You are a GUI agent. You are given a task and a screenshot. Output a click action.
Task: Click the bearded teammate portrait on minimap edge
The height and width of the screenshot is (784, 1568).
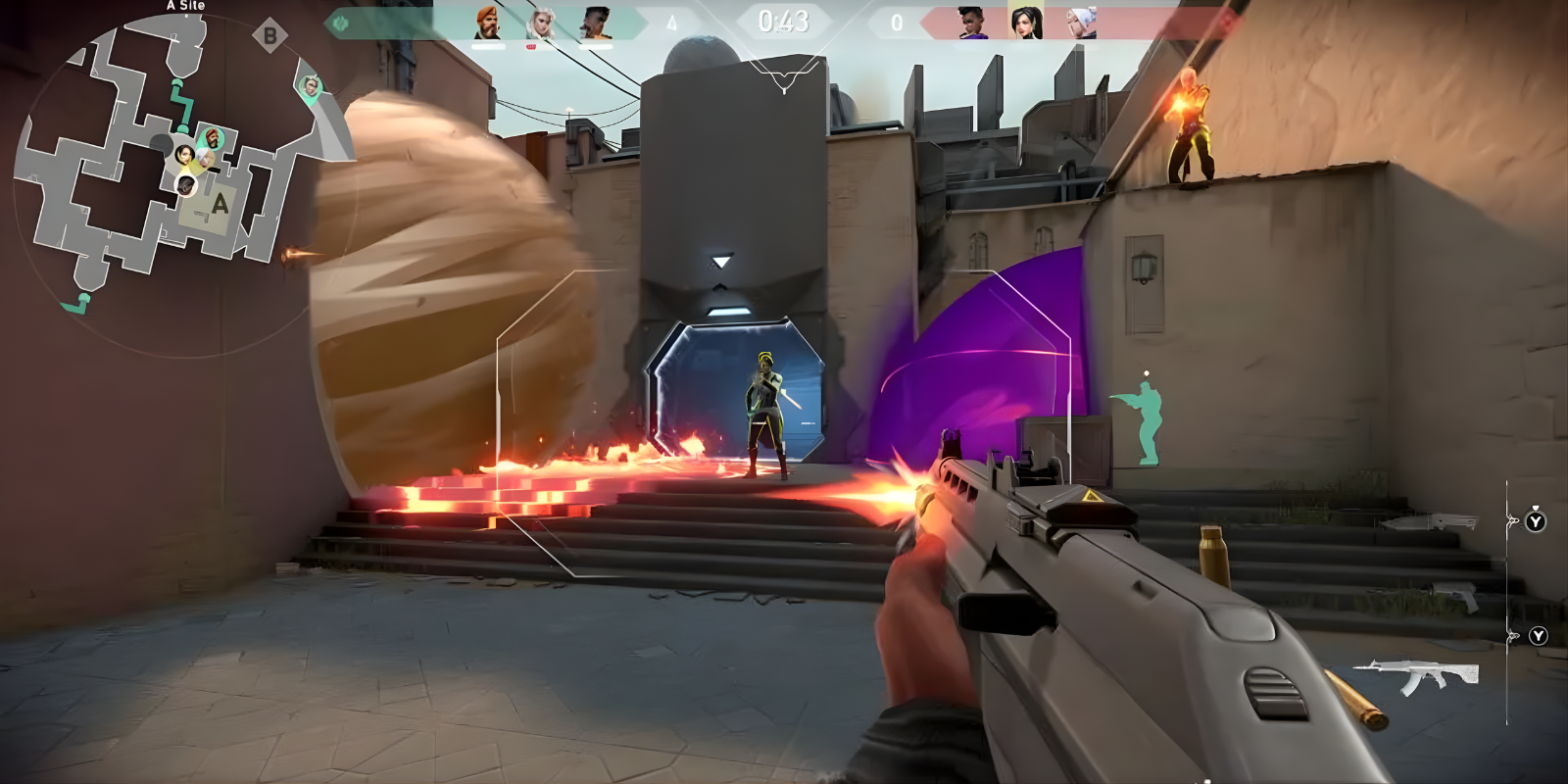point(311,87)
